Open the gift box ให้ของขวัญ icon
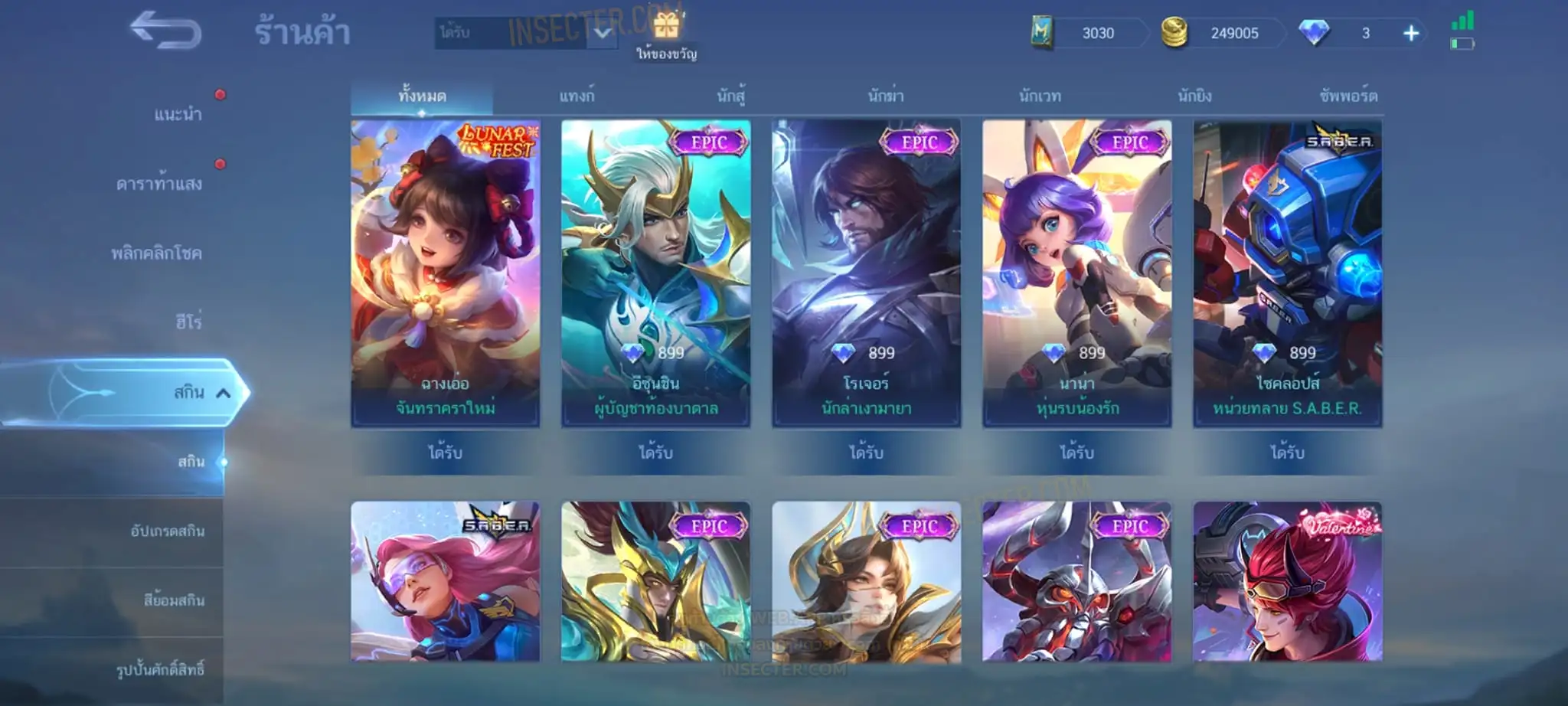 click(666, 27)
